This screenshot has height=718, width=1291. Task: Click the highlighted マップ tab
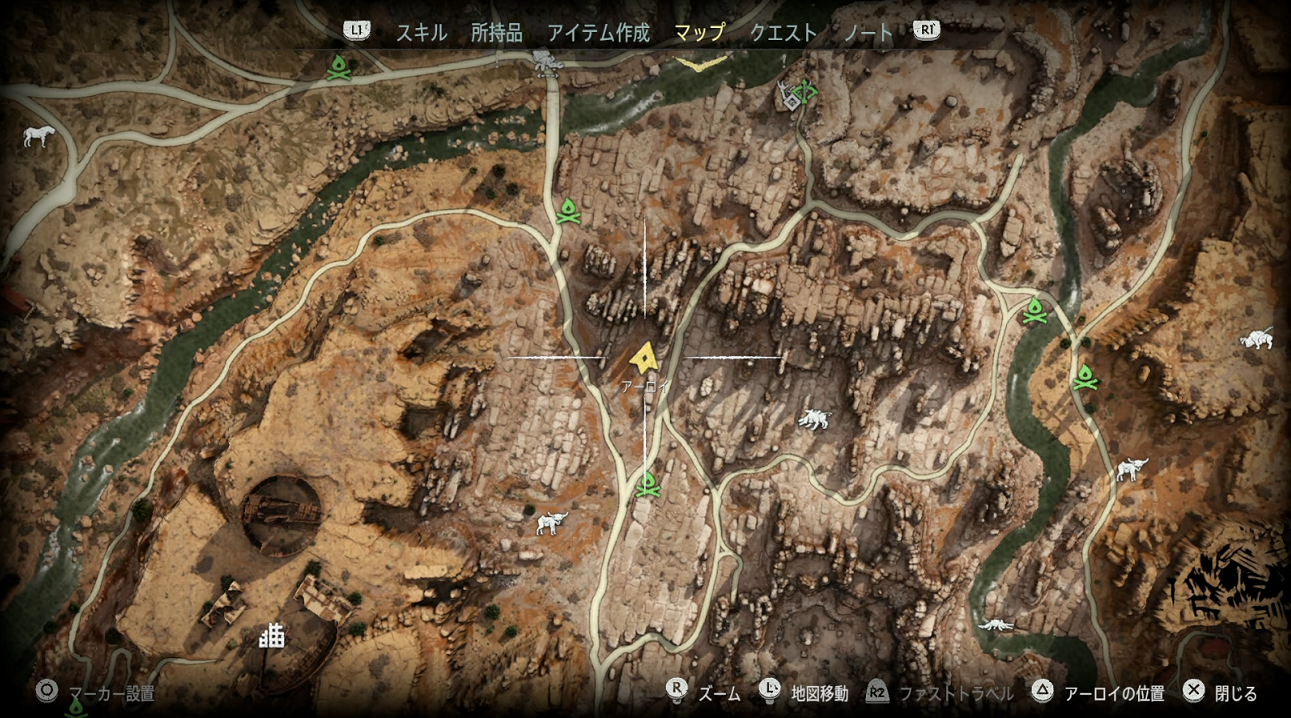pyautogui.click(x=699, y=33)
